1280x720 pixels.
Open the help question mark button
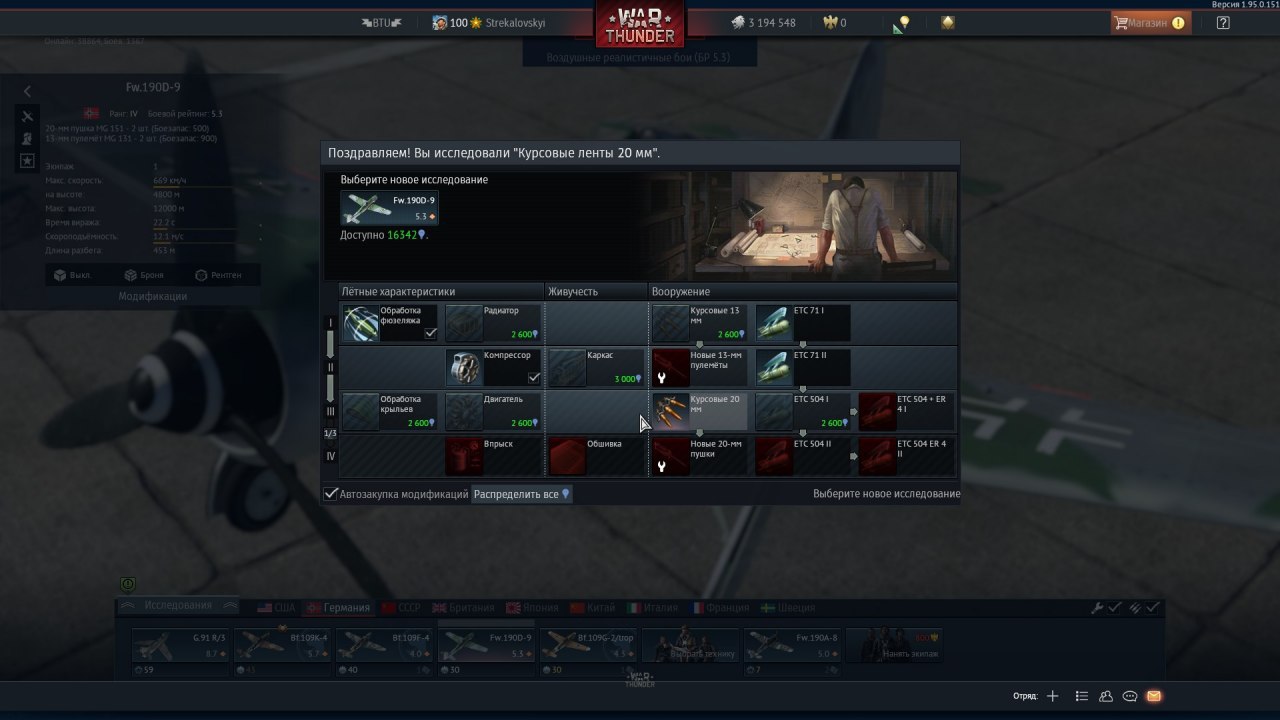point(1223,23)
